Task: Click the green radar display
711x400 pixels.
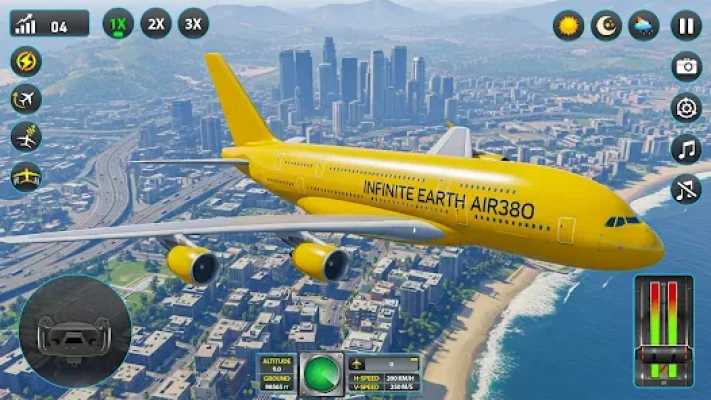Action: pyautogui.click(x=322, y=369)
